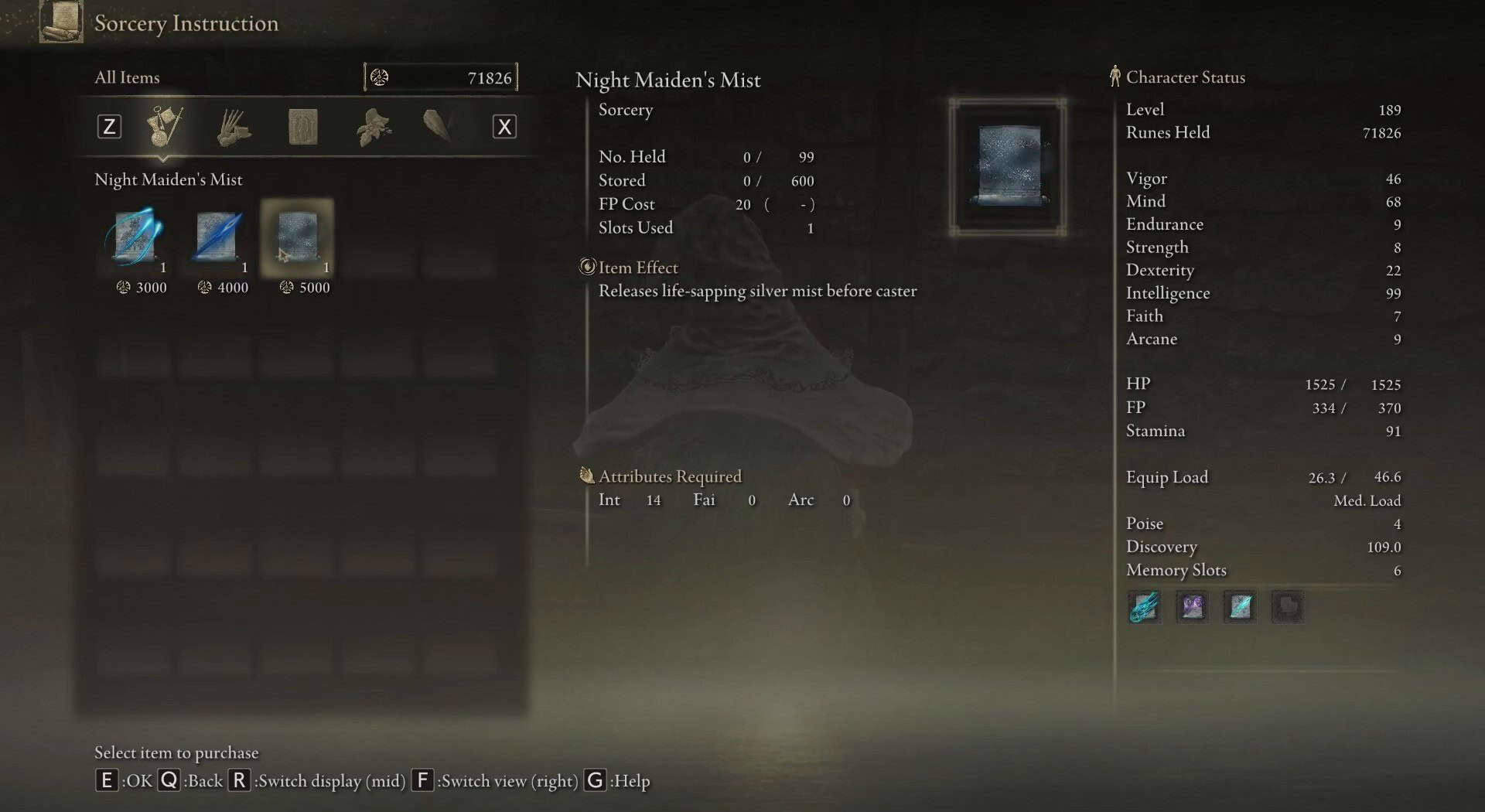Switch to the leafy flower category tab

point(373,127)
